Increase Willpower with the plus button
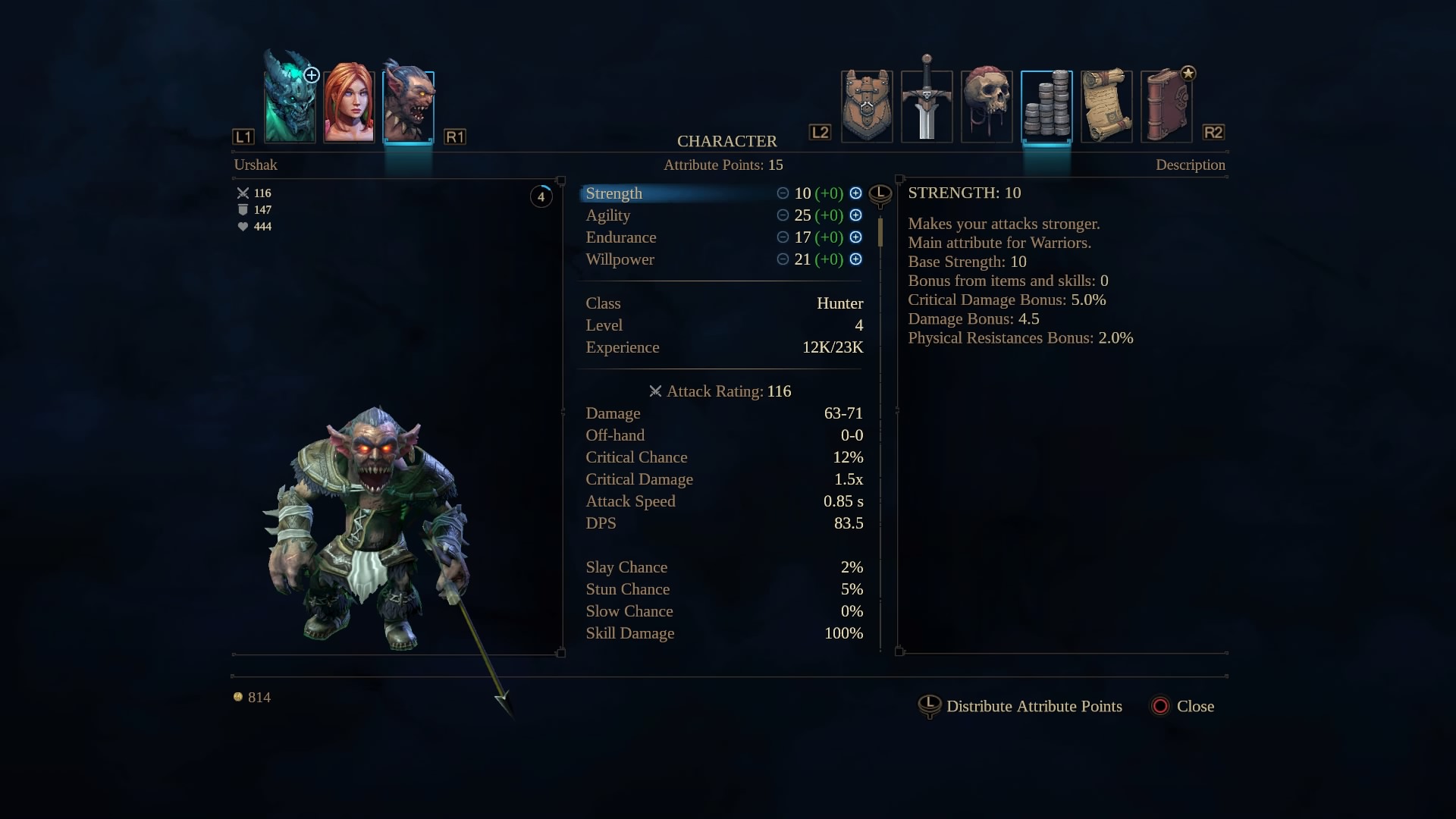1456x819 pixels. coord(856,259)
